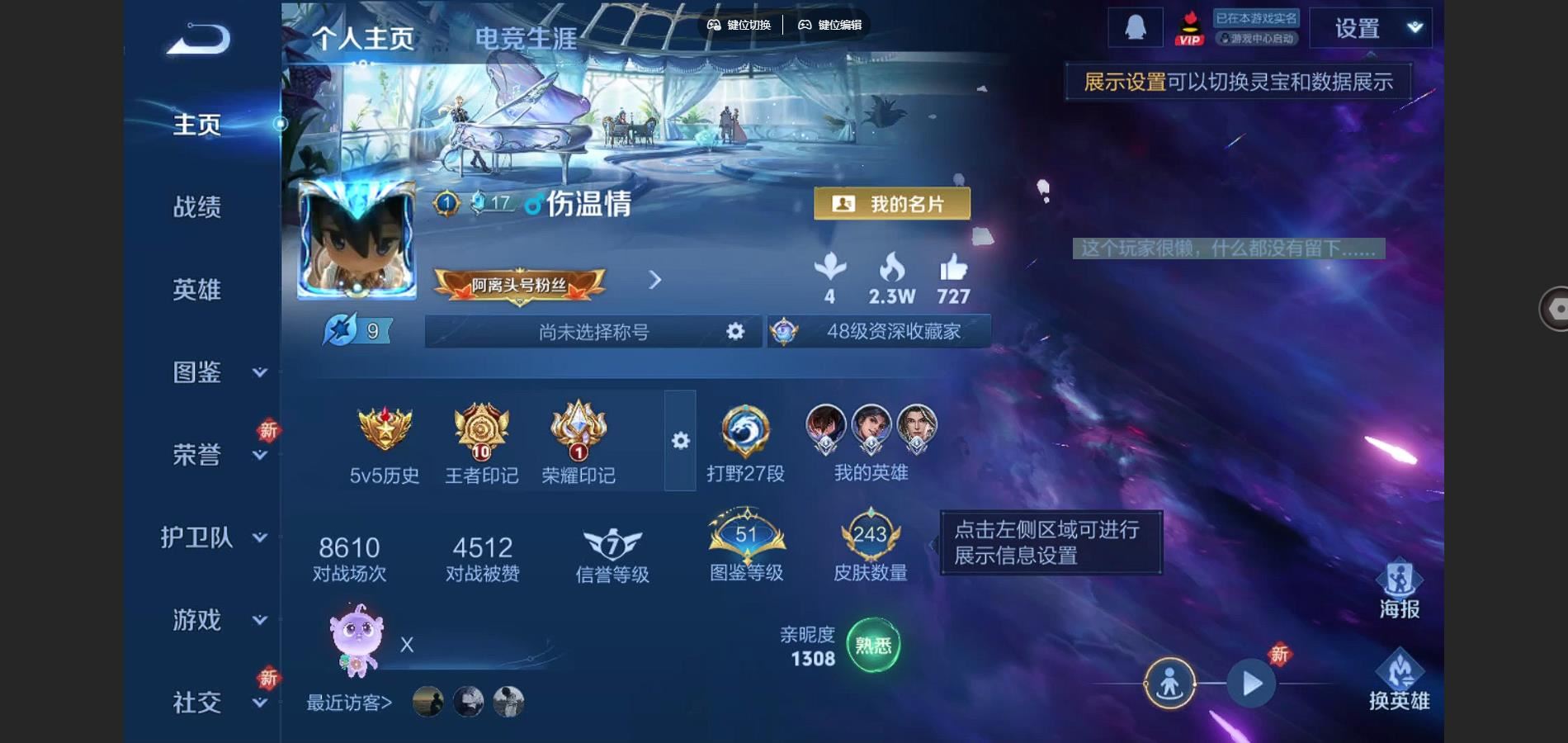
Task: Click the gear next to 尚未选择称号
Action: coord(733,331)
